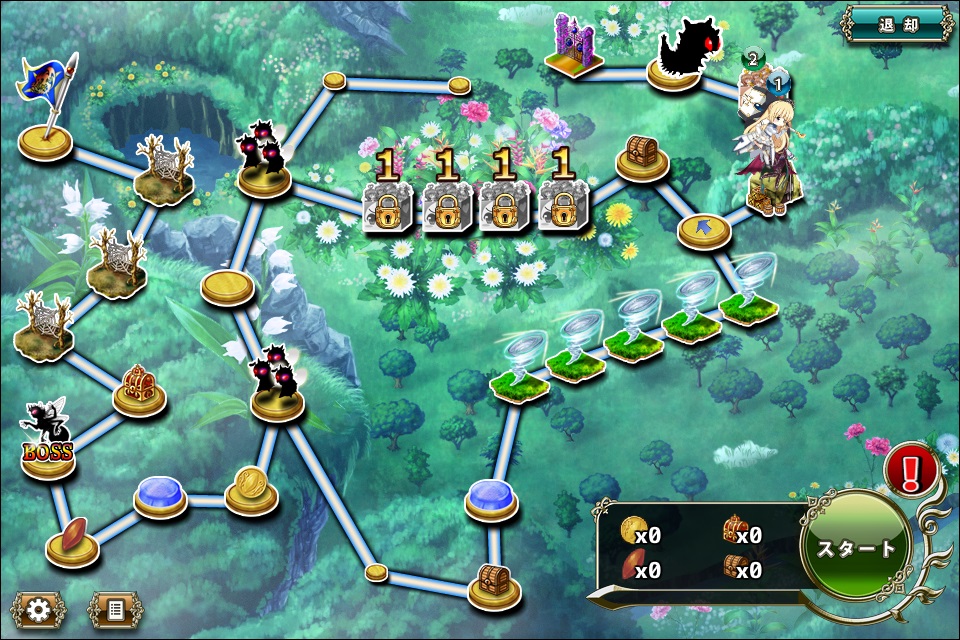Click the 退却 retreat button
The width and height of the screenshot is (960, 640).
coord(897,23)
